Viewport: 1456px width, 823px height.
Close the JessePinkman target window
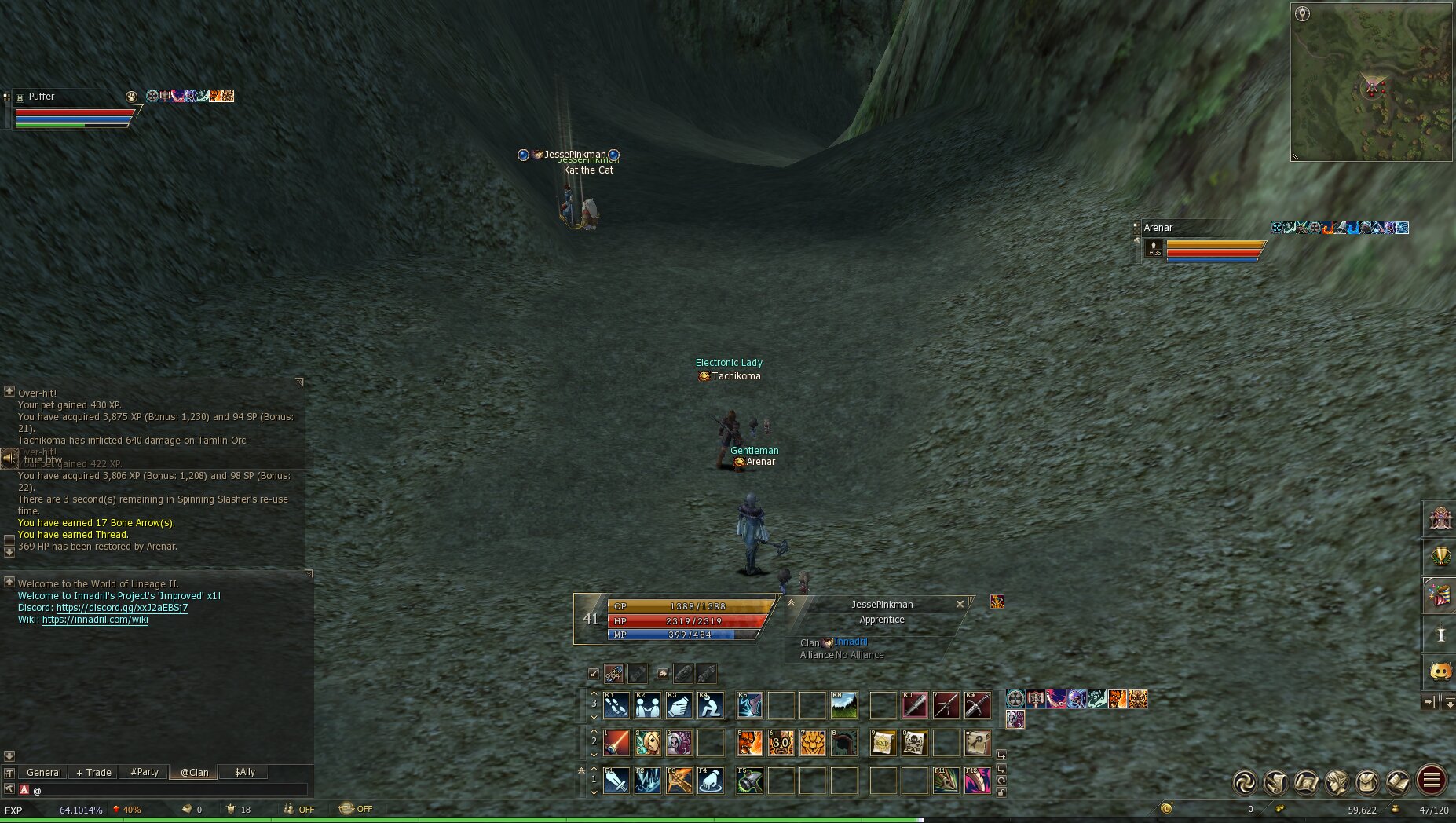[960, 604]
